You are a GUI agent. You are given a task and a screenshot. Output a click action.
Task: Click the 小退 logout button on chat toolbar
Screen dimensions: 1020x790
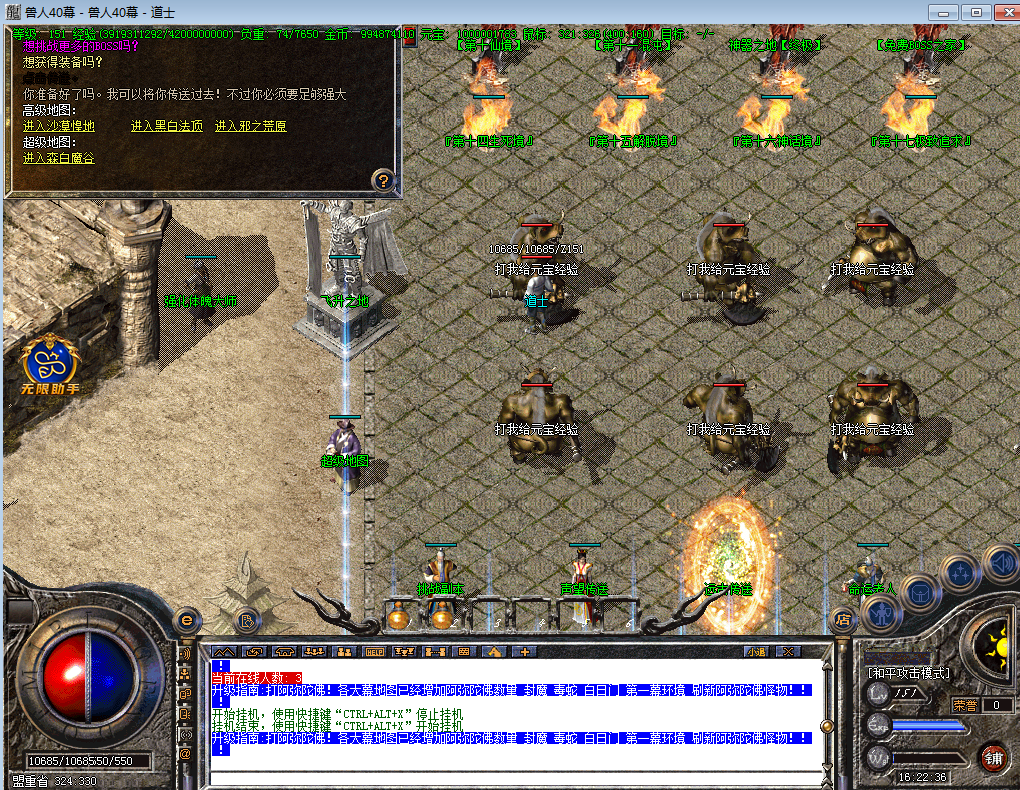[x=755, y=651]
